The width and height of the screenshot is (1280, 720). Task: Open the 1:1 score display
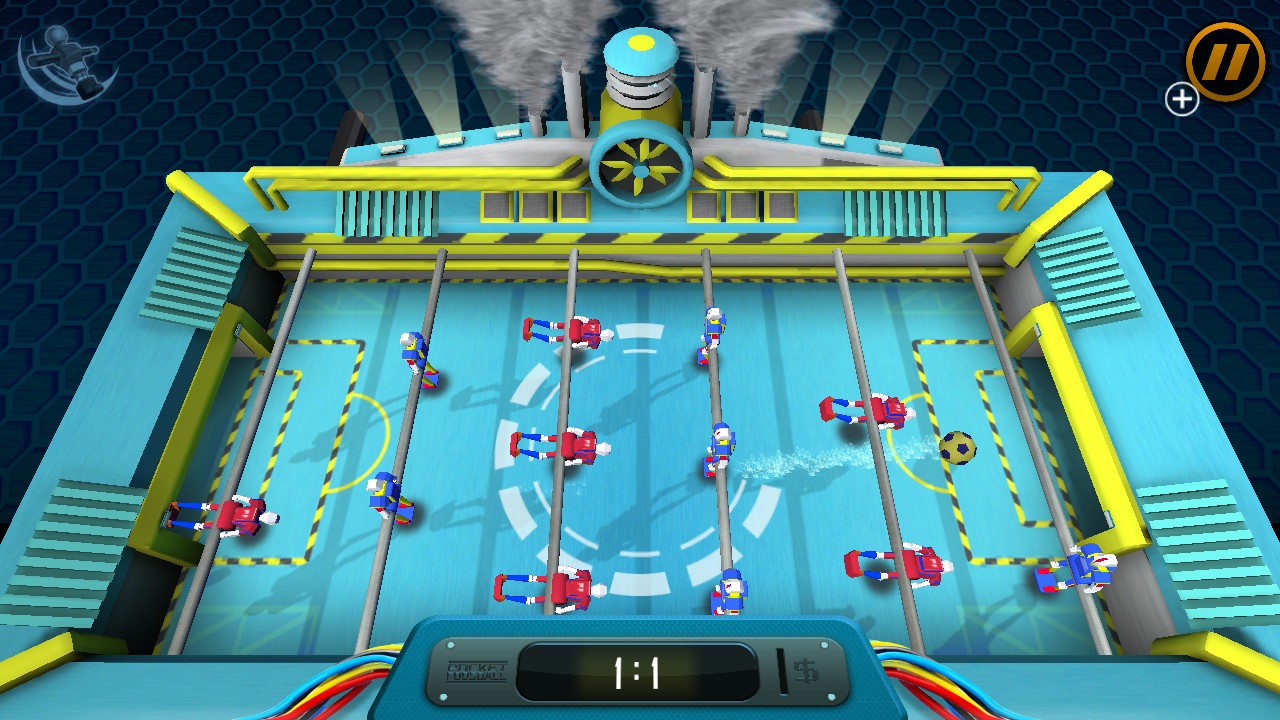[638, 672]
